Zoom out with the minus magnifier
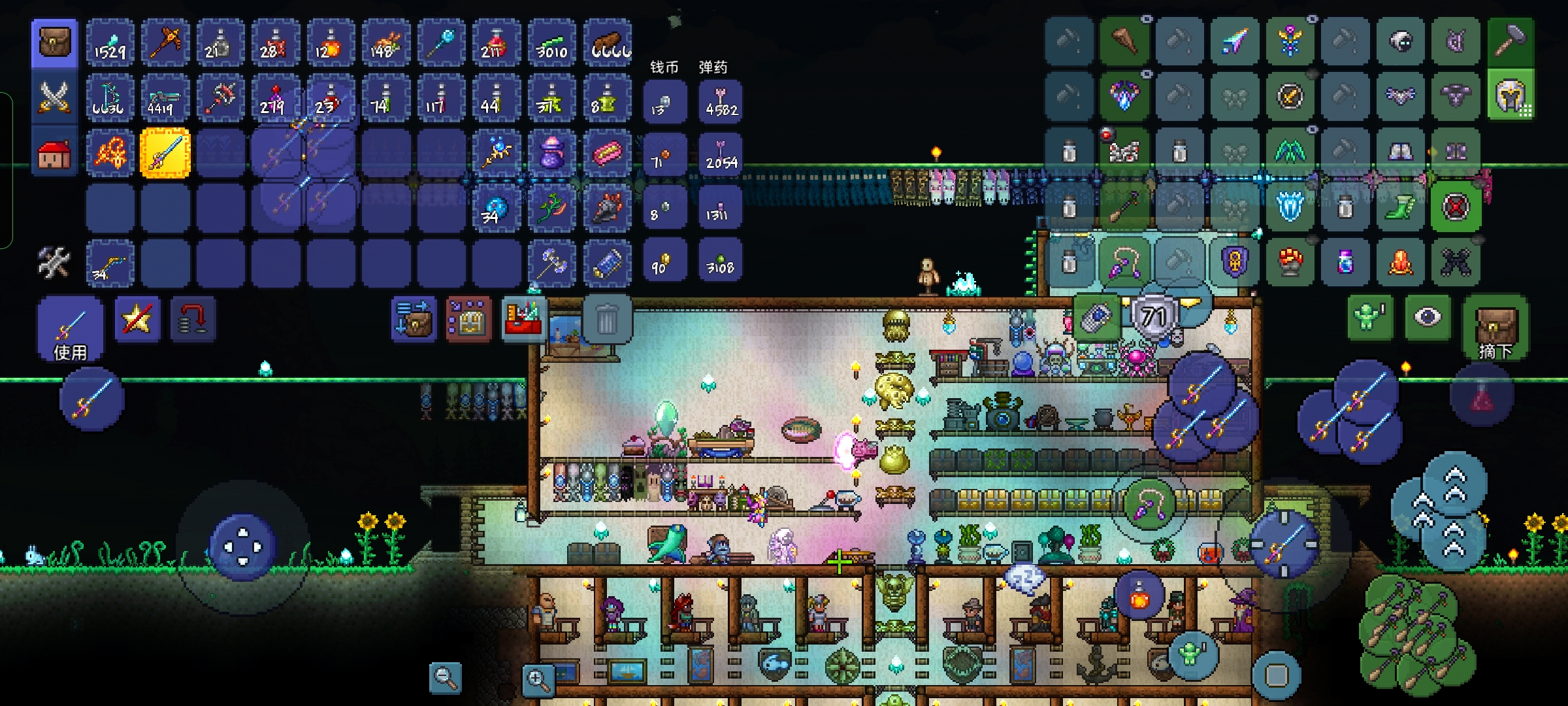This screenshot has width=1568, height=706. click(x=446, y=677)
